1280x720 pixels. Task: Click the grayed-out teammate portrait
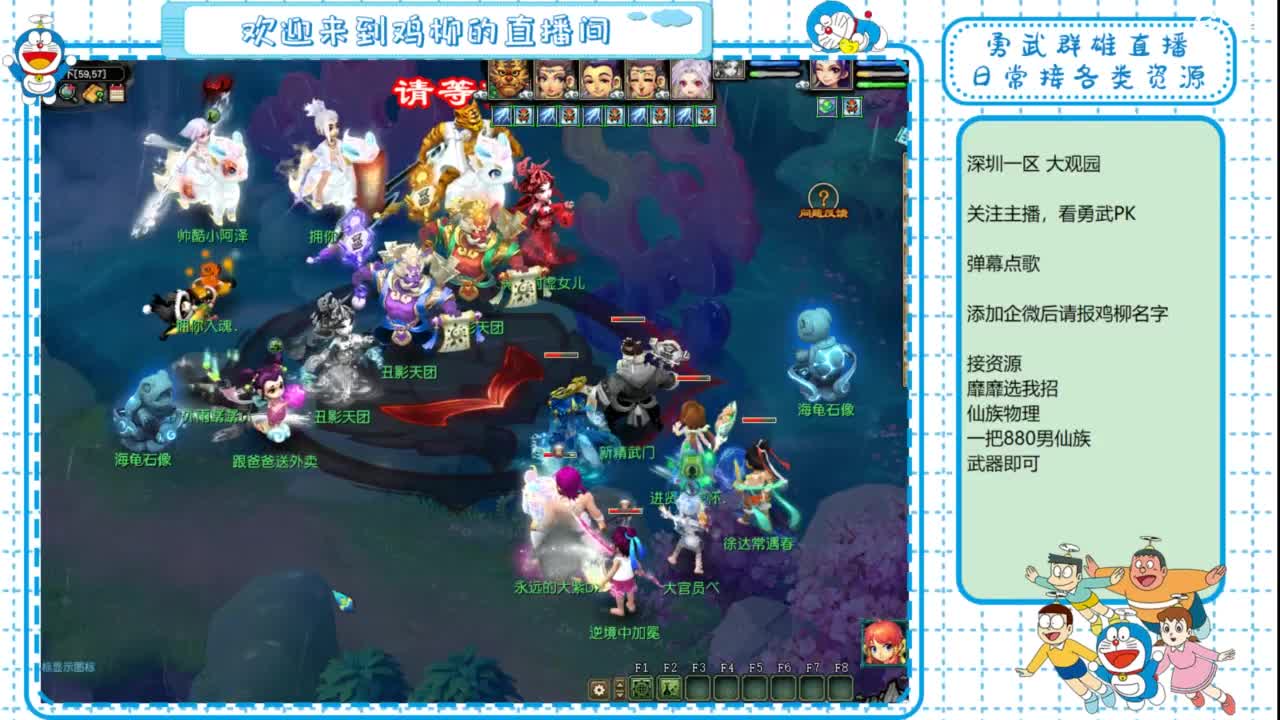(730, 70)
